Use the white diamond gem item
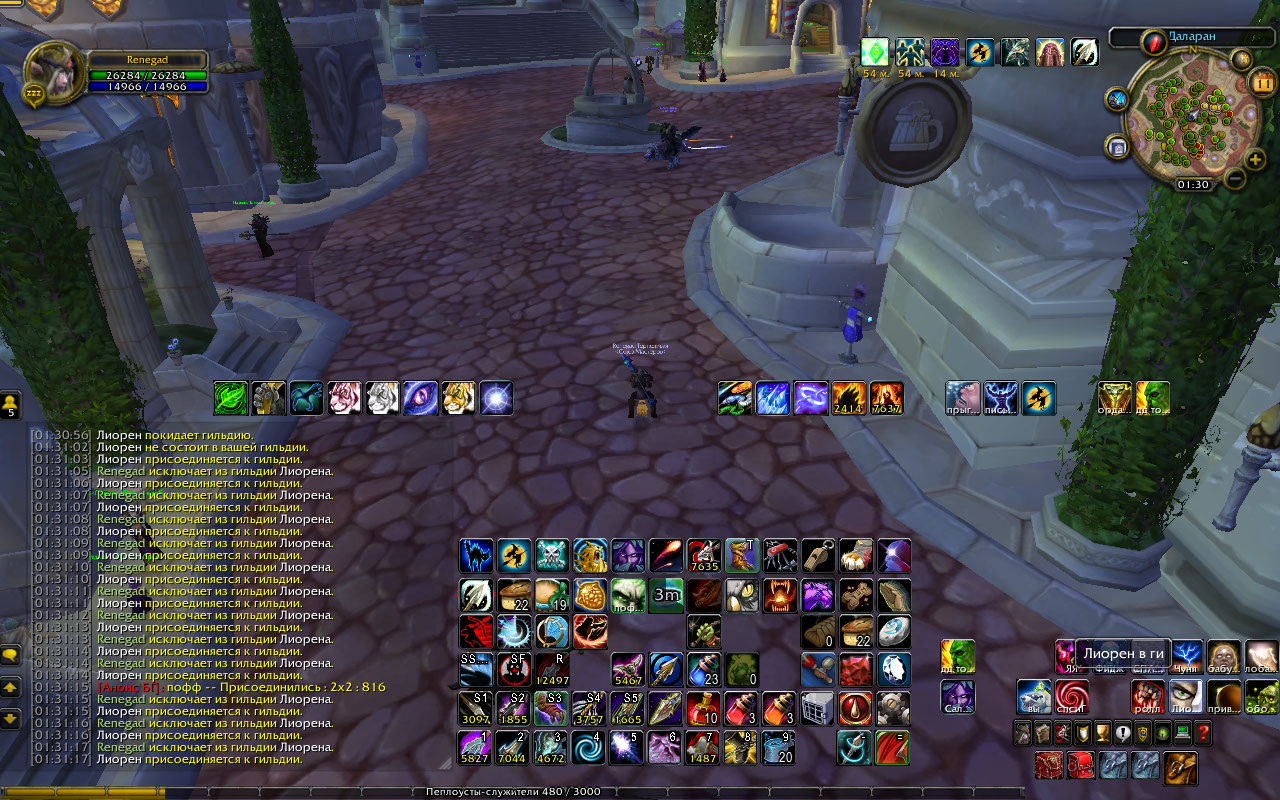Viewport: 1280px width, 800px height. (x=894, y=669)
